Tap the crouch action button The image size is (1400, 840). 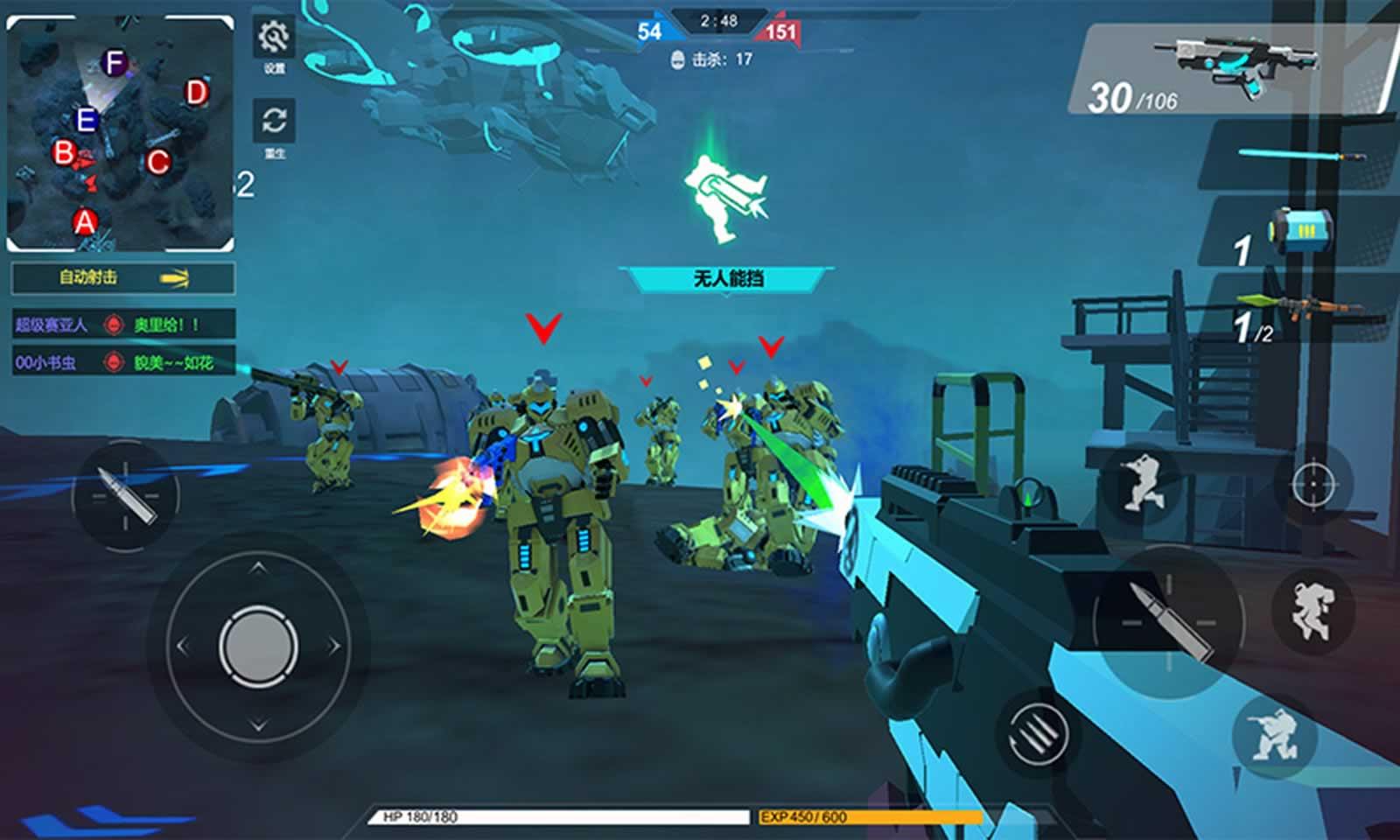click(1274, 733)
